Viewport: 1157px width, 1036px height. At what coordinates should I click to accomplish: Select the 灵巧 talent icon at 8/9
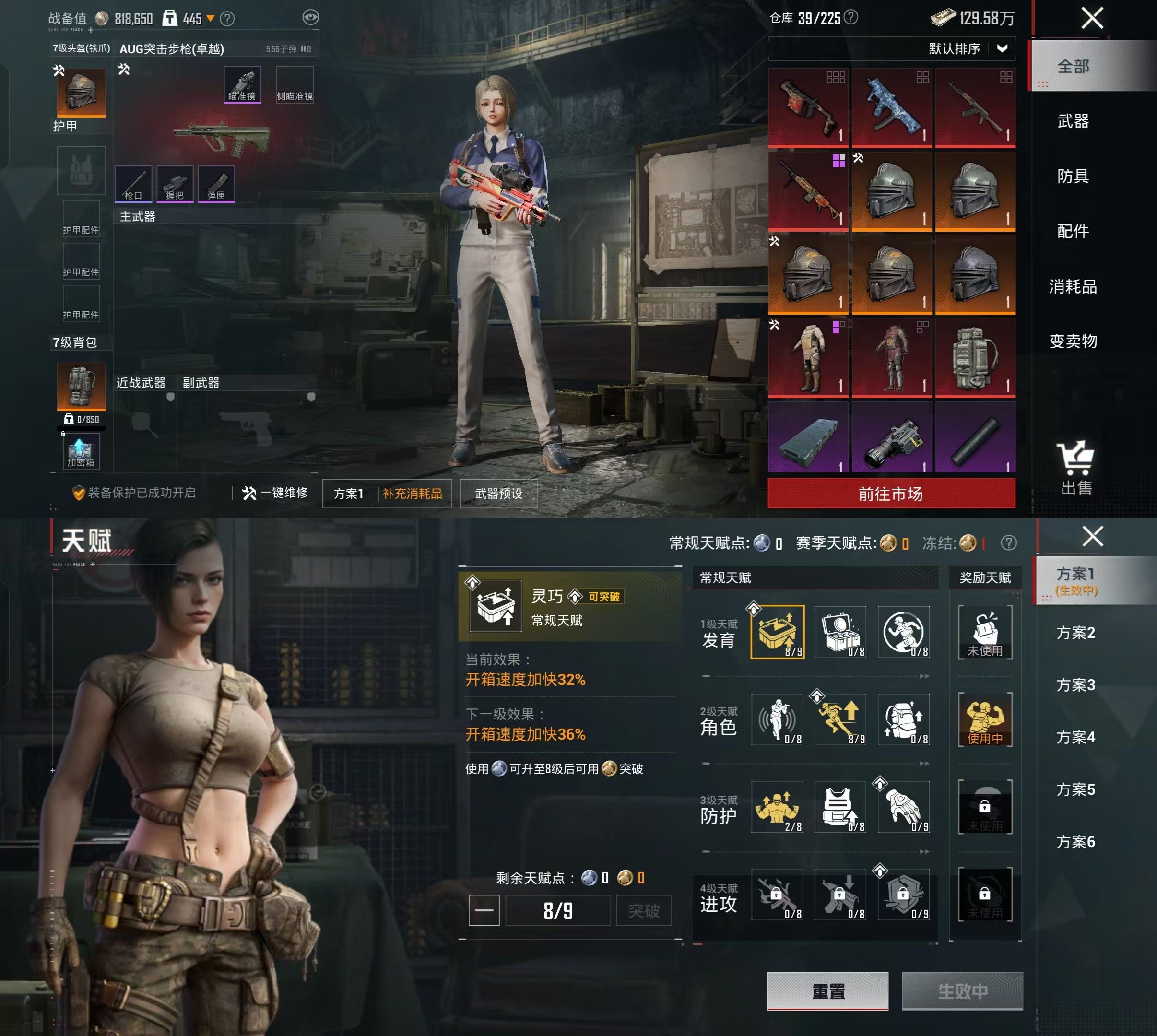tap(777, 631)
